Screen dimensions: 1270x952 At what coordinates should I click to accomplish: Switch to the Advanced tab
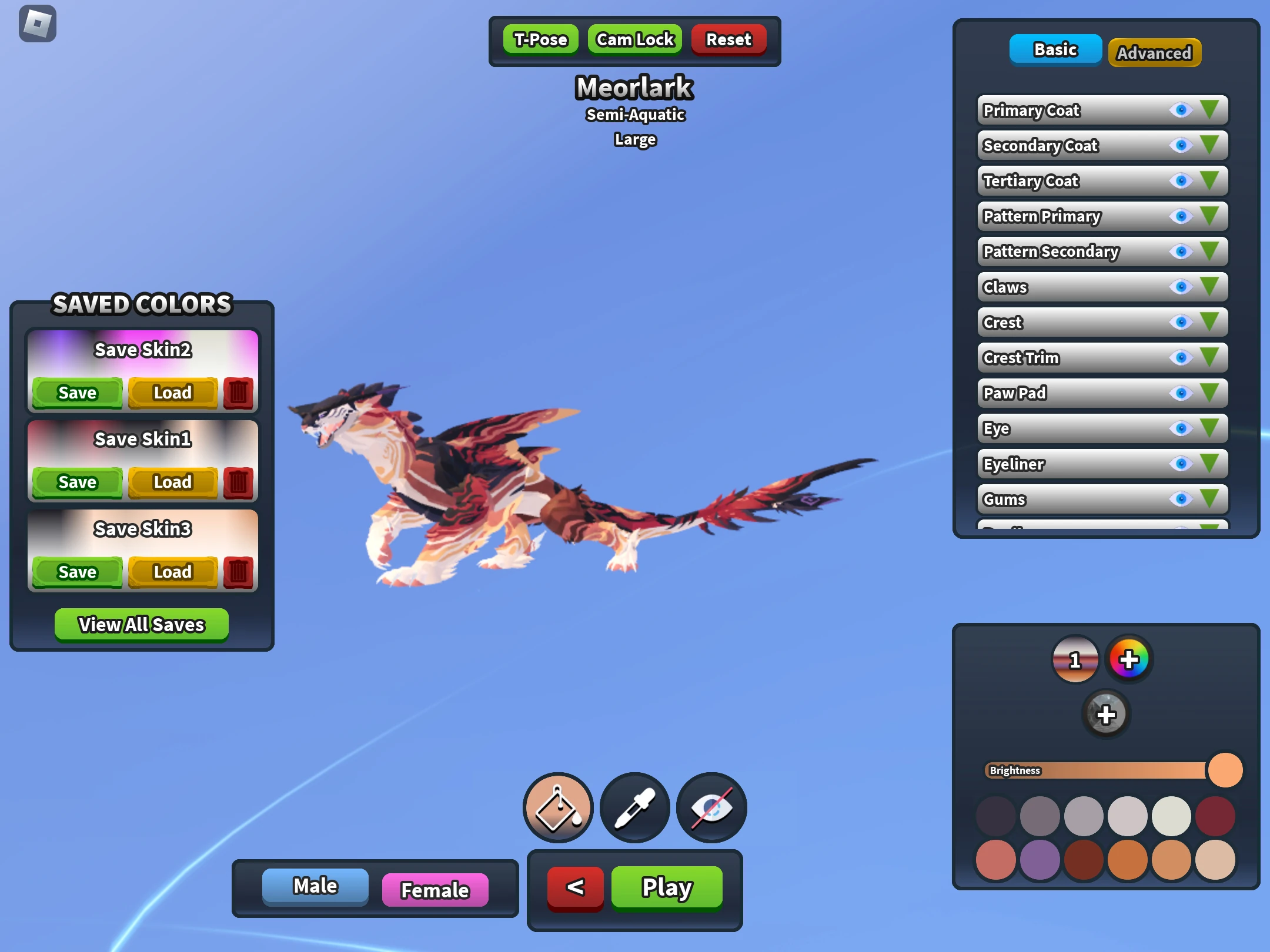click(x=1154, y=52)
